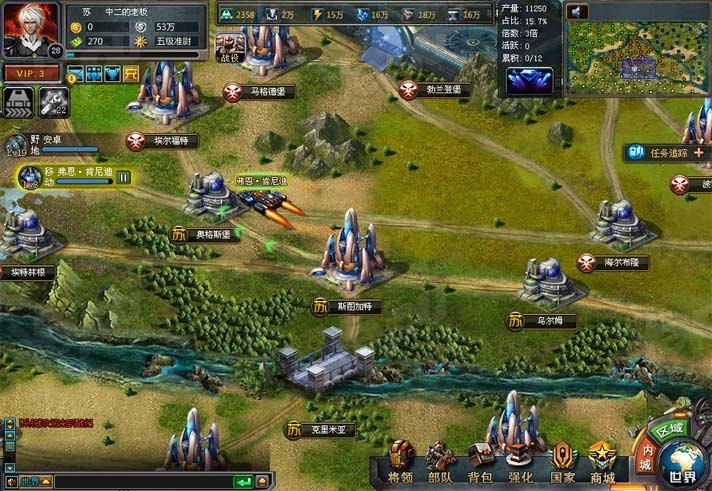The height and width of the screenshot is (491, 712).
Task: Pause the 弗恩·肯尼迪 troop movement
Action: coord(124,177)
